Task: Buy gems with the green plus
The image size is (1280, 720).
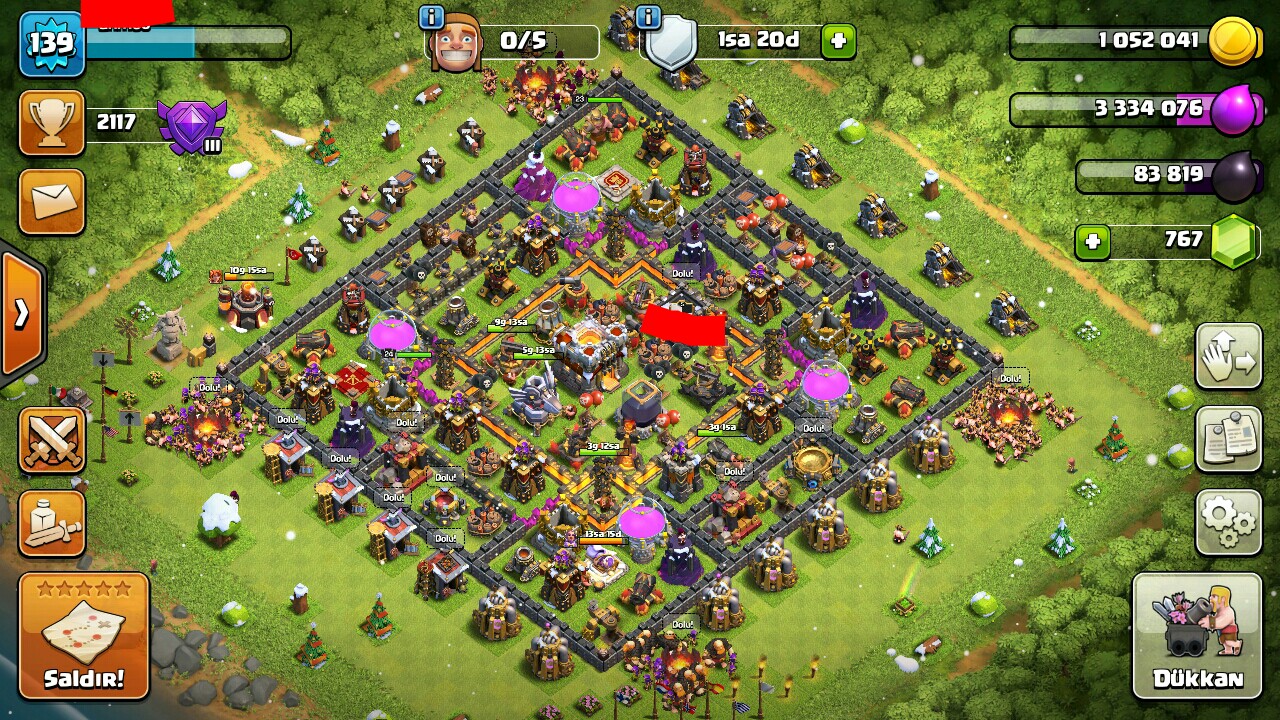Action: (1093, 241)
